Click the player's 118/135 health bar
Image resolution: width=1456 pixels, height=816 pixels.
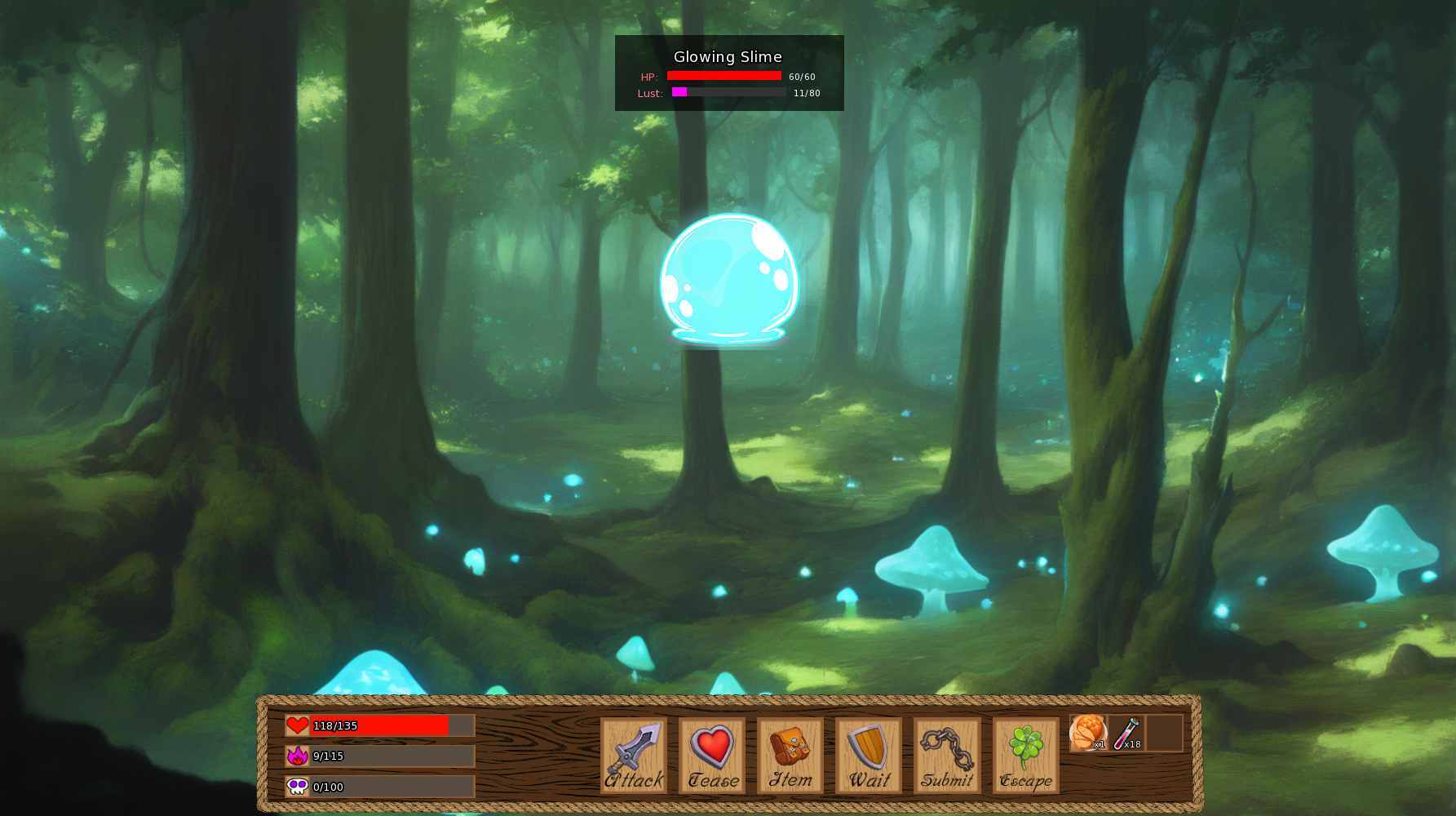[x=379, y=725]
